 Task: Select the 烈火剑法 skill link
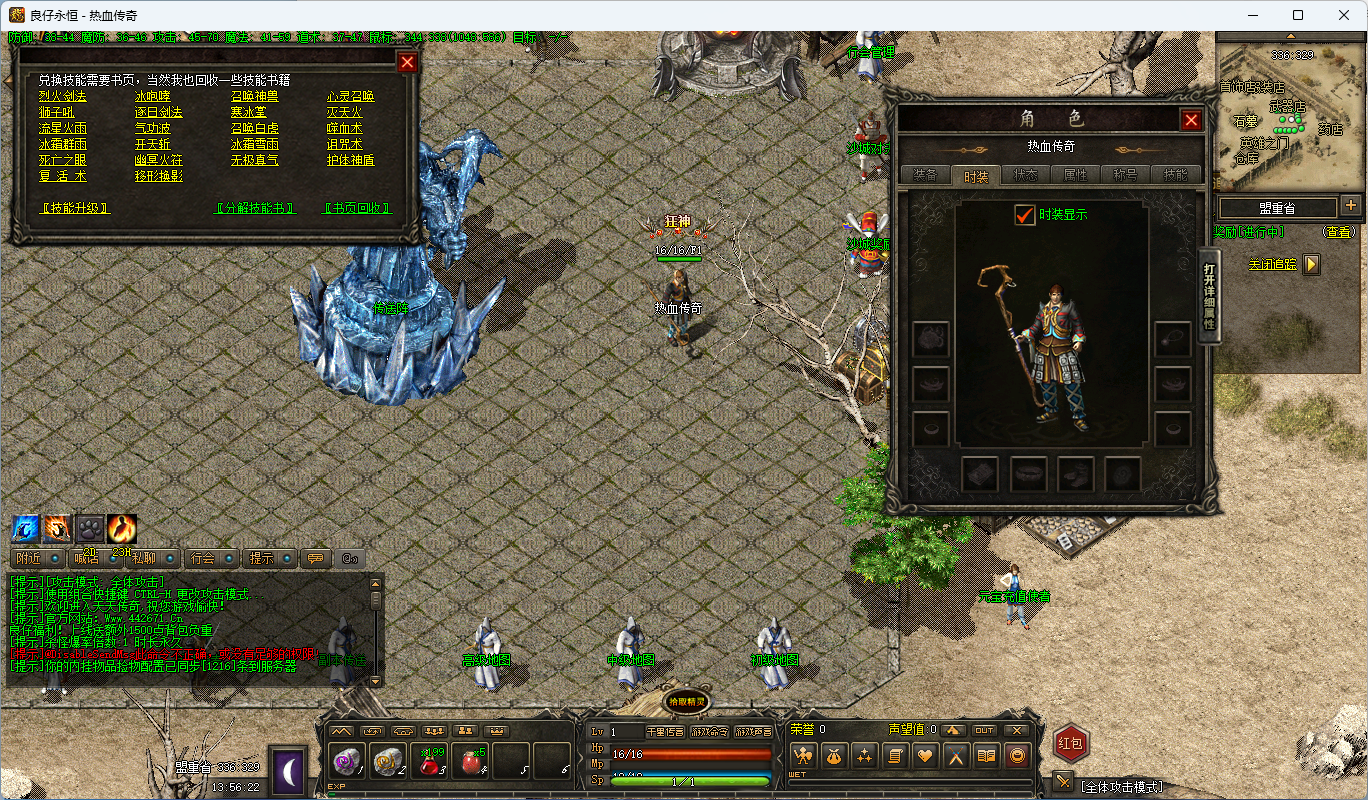(63, 97)
